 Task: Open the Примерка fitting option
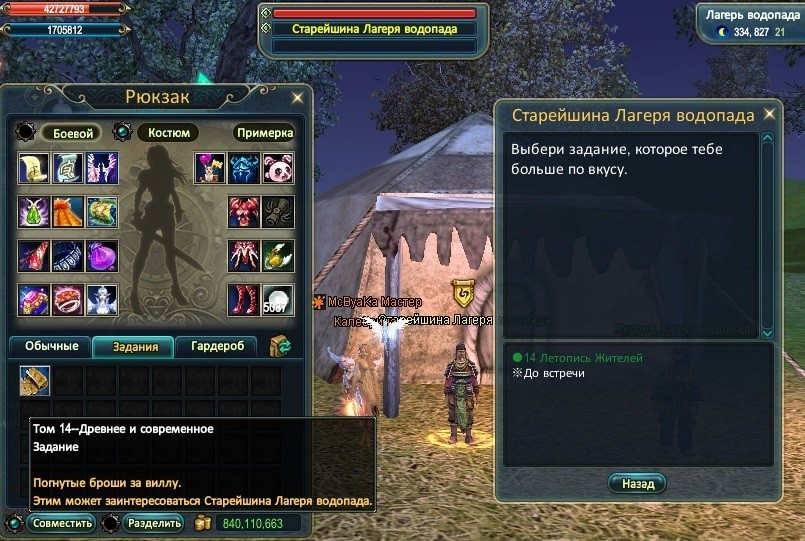coord(265,133)
